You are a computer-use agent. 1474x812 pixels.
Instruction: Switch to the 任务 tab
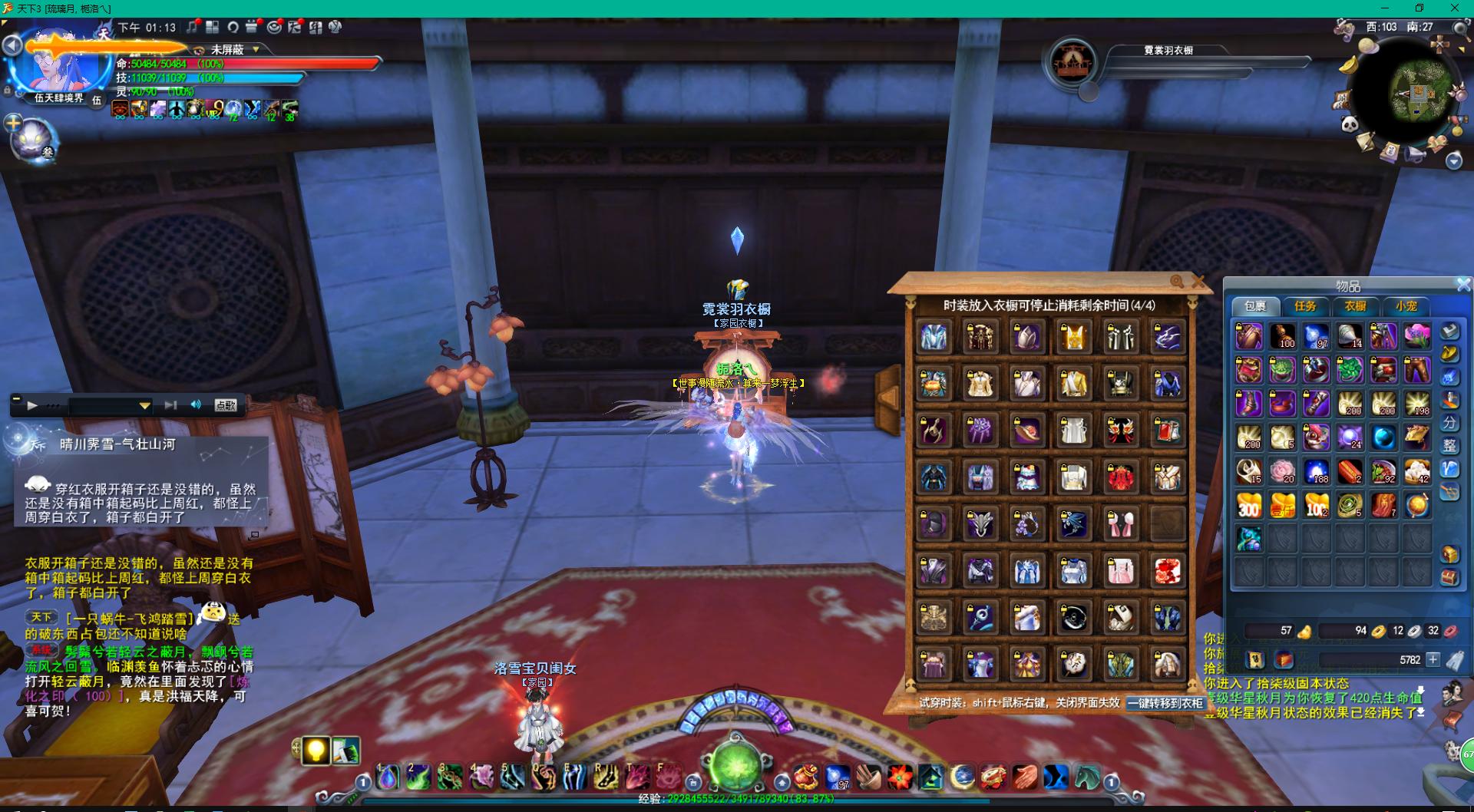[1305, 306]
